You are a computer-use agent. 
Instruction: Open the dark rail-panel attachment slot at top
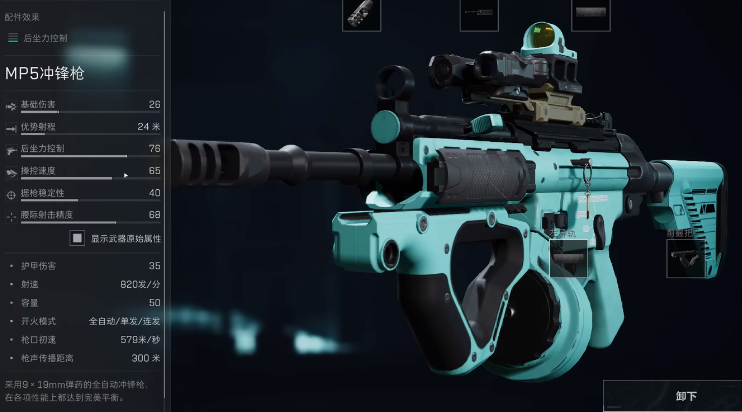tap(590, 14)
